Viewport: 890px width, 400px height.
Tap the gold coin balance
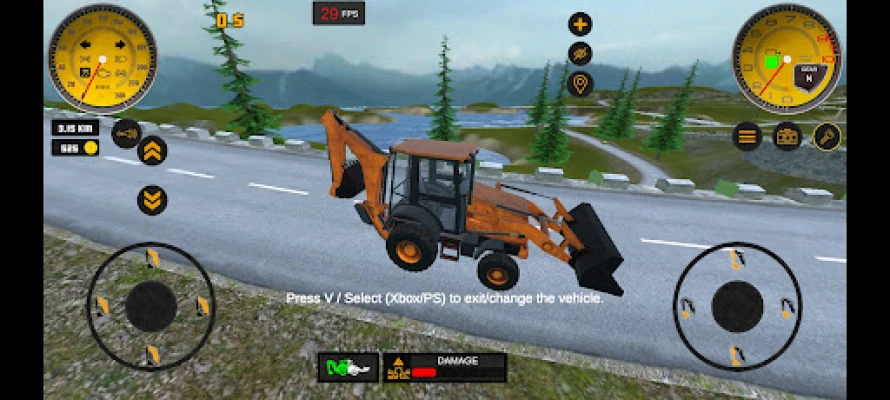76,148
